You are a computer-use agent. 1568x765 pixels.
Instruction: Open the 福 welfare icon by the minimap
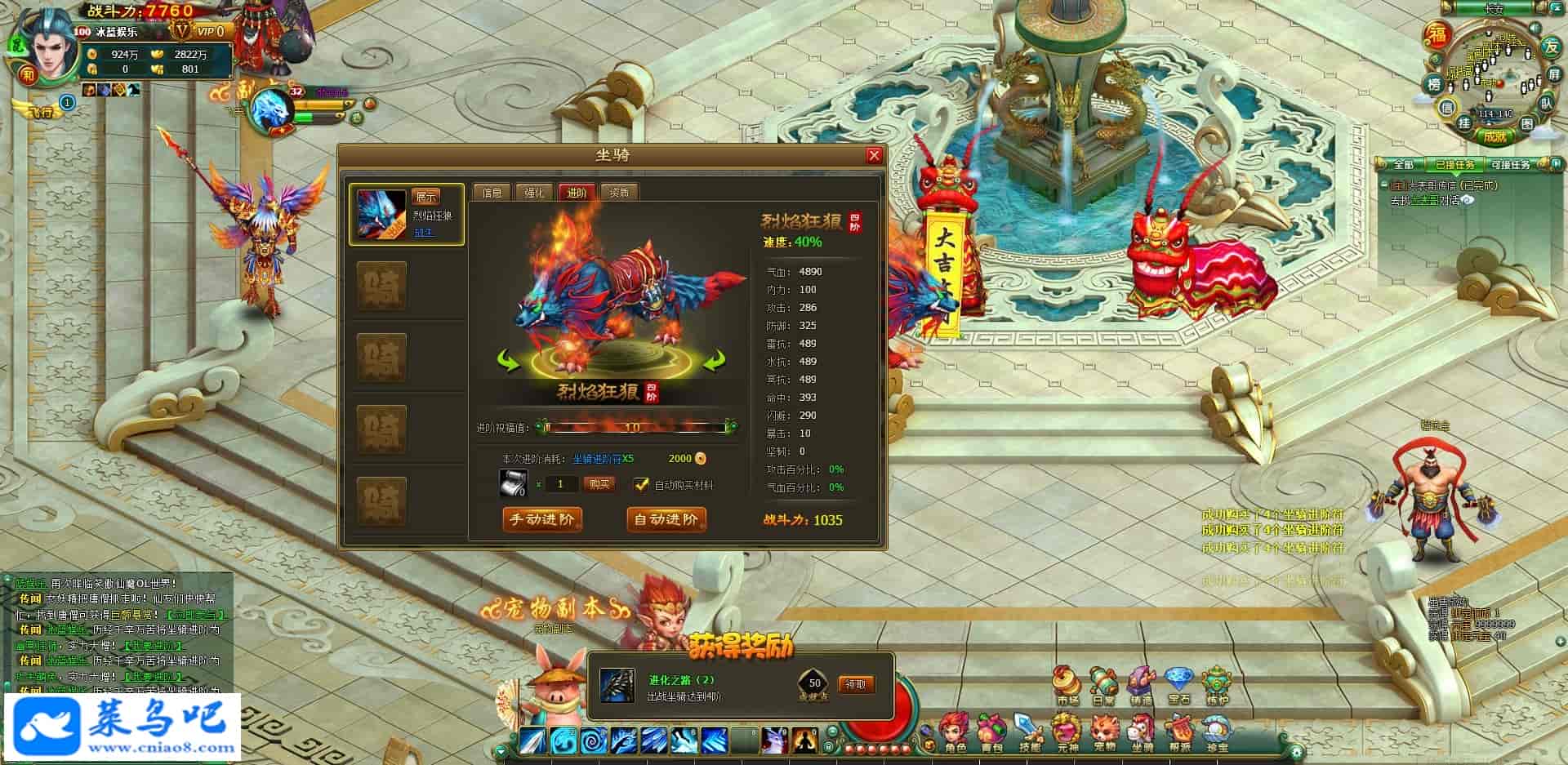click(x=1437, y=35)
